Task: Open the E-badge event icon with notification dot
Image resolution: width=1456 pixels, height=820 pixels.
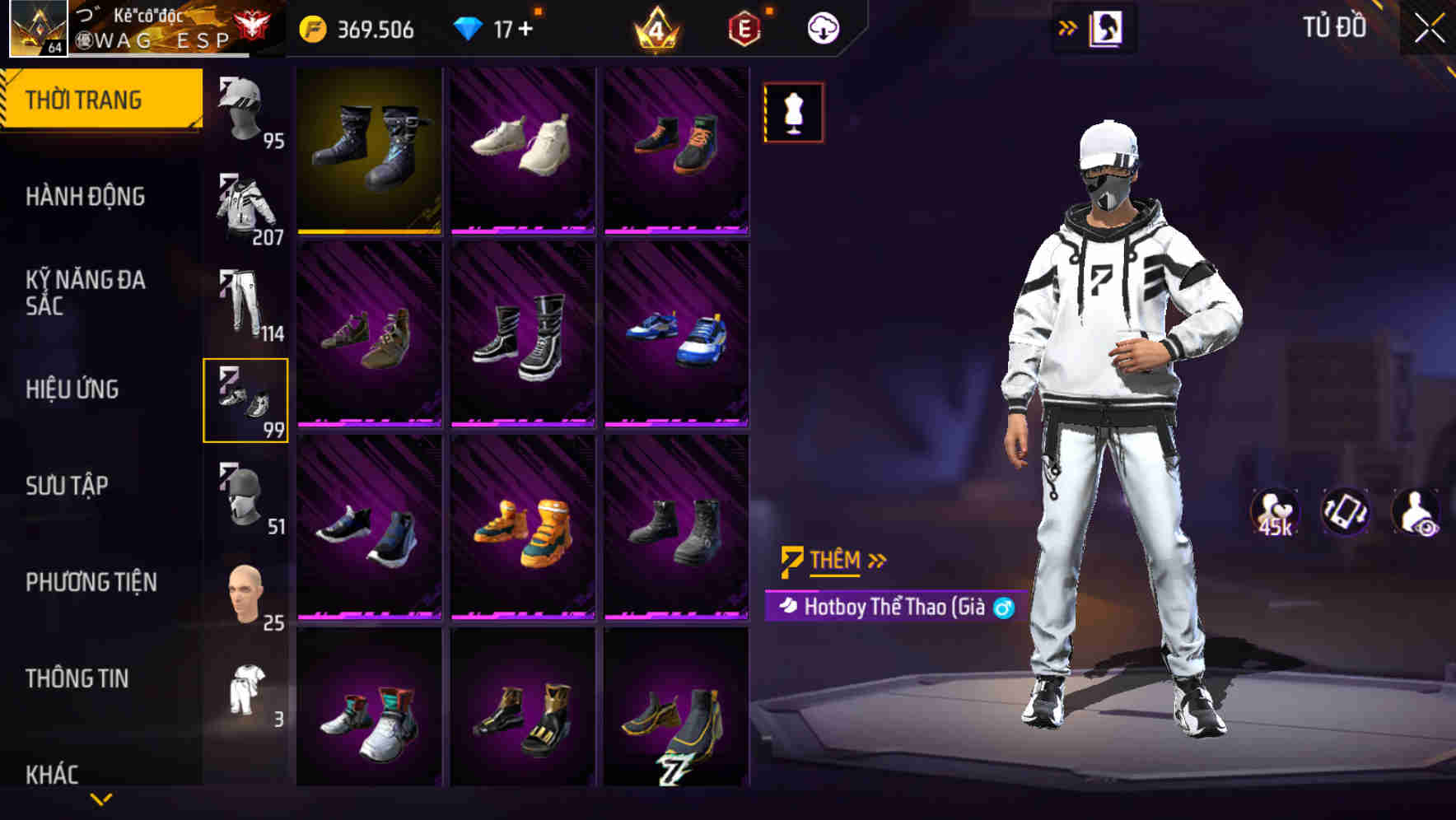Action: coord(744,28)
